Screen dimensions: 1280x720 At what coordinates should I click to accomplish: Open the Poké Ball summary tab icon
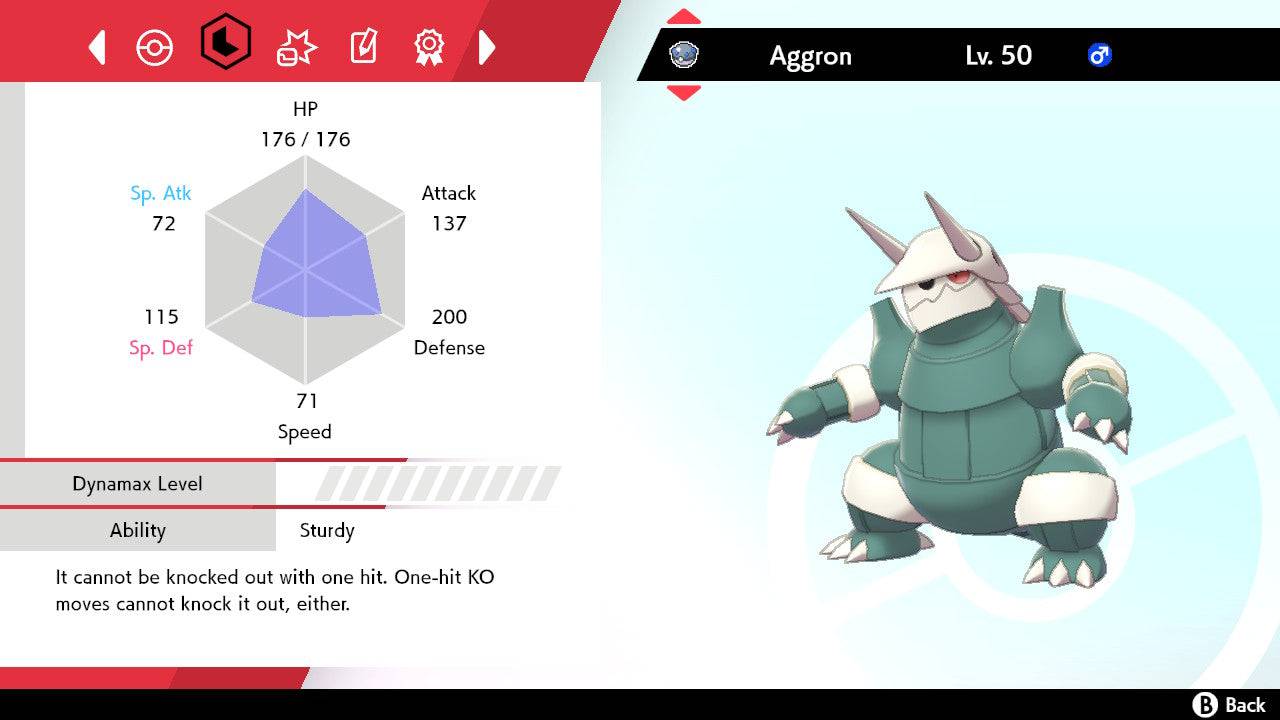click(x=155, y=46)
